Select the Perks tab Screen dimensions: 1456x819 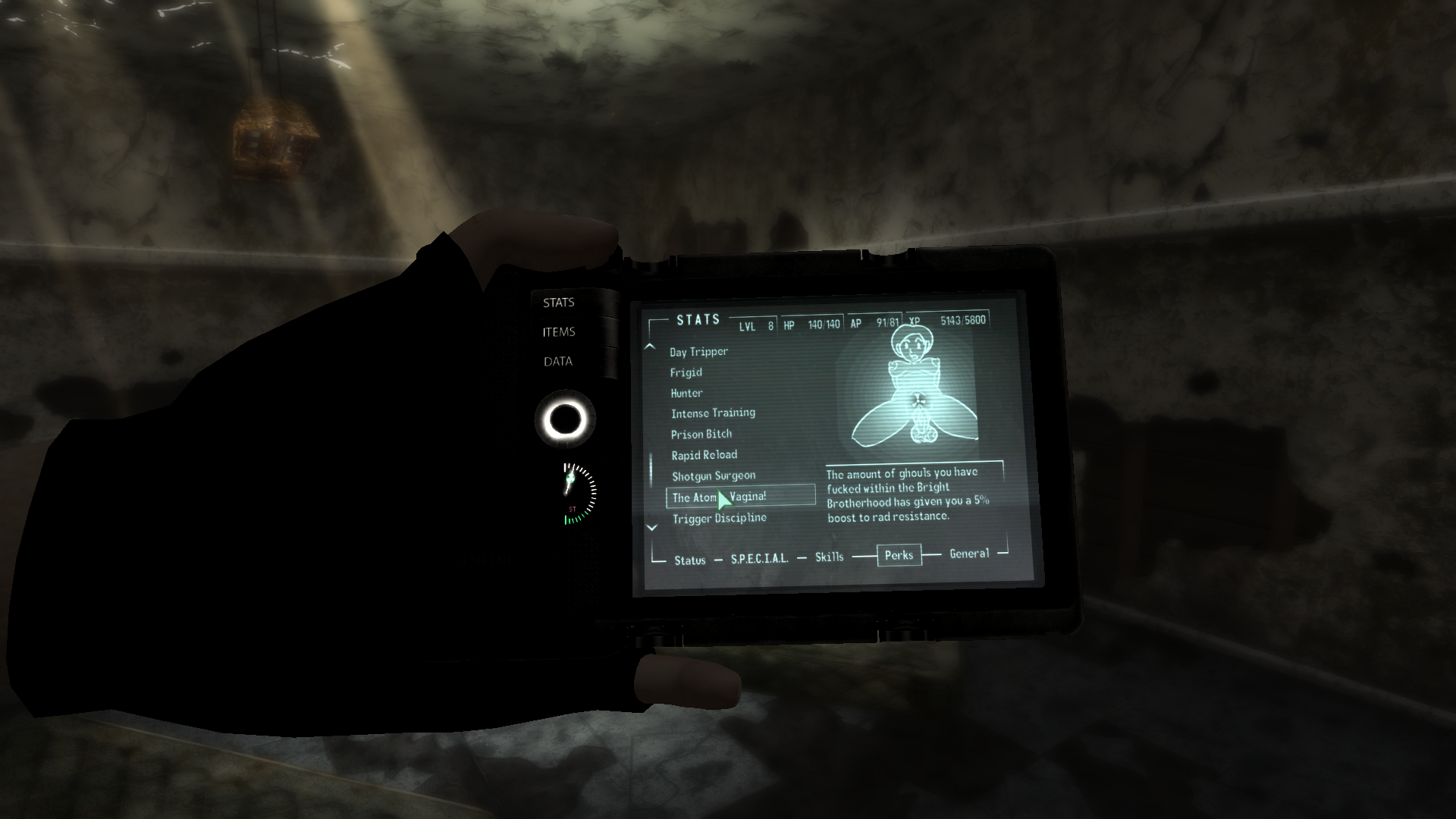pyautogui.click(x=899, y=555)
